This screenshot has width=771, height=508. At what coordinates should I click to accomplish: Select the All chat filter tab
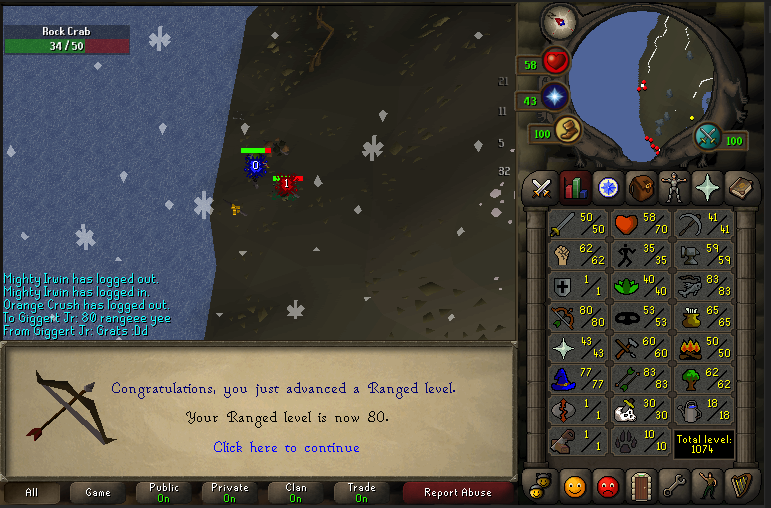coord(32,492)
